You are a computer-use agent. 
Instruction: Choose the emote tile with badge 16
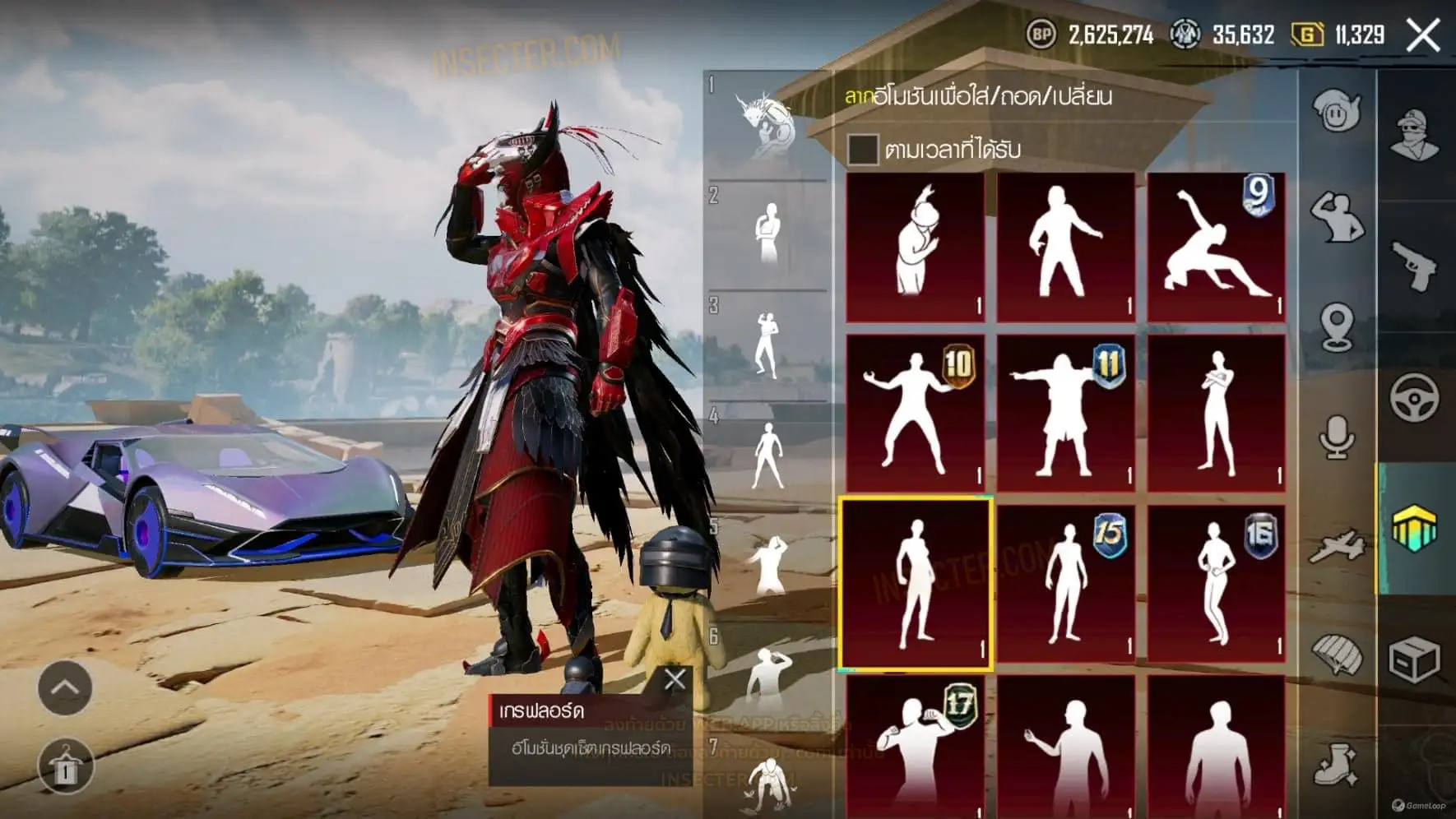[x=1216, y=583]
